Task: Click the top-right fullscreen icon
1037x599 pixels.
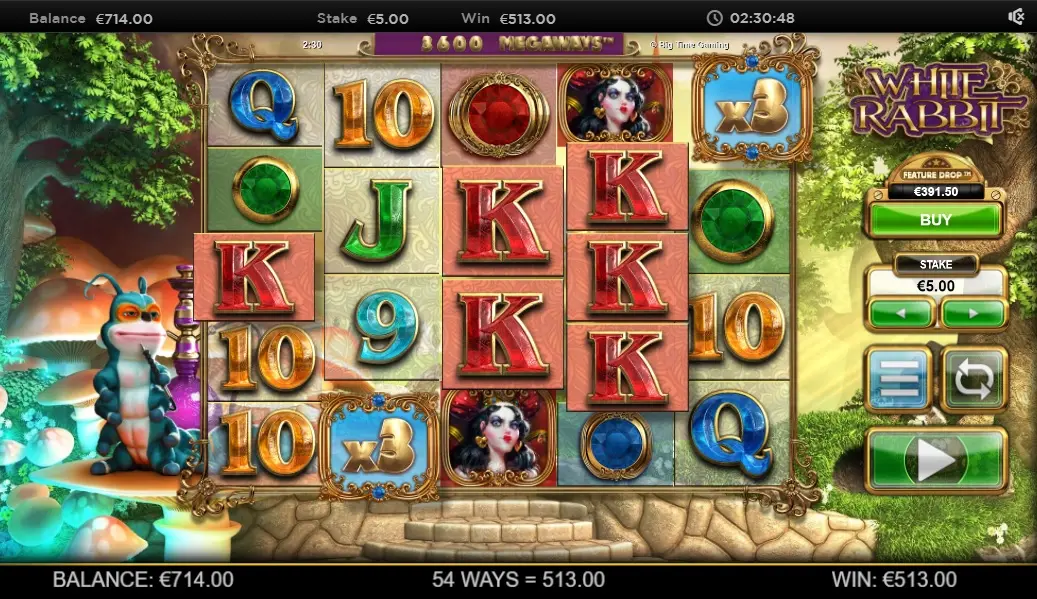Action: click(1016, 17)
